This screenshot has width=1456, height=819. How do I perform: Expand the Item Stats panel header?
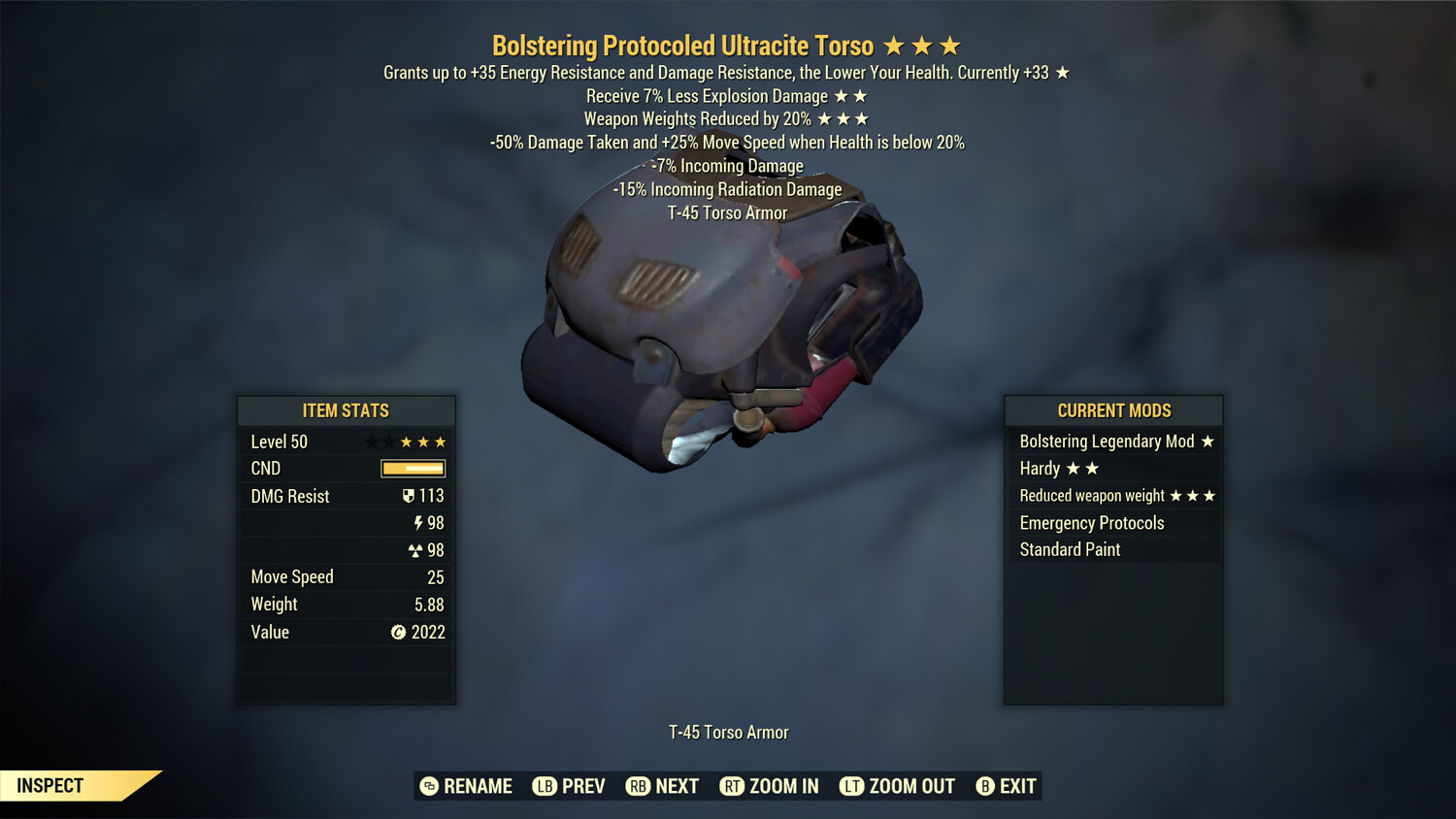(347, 410)
